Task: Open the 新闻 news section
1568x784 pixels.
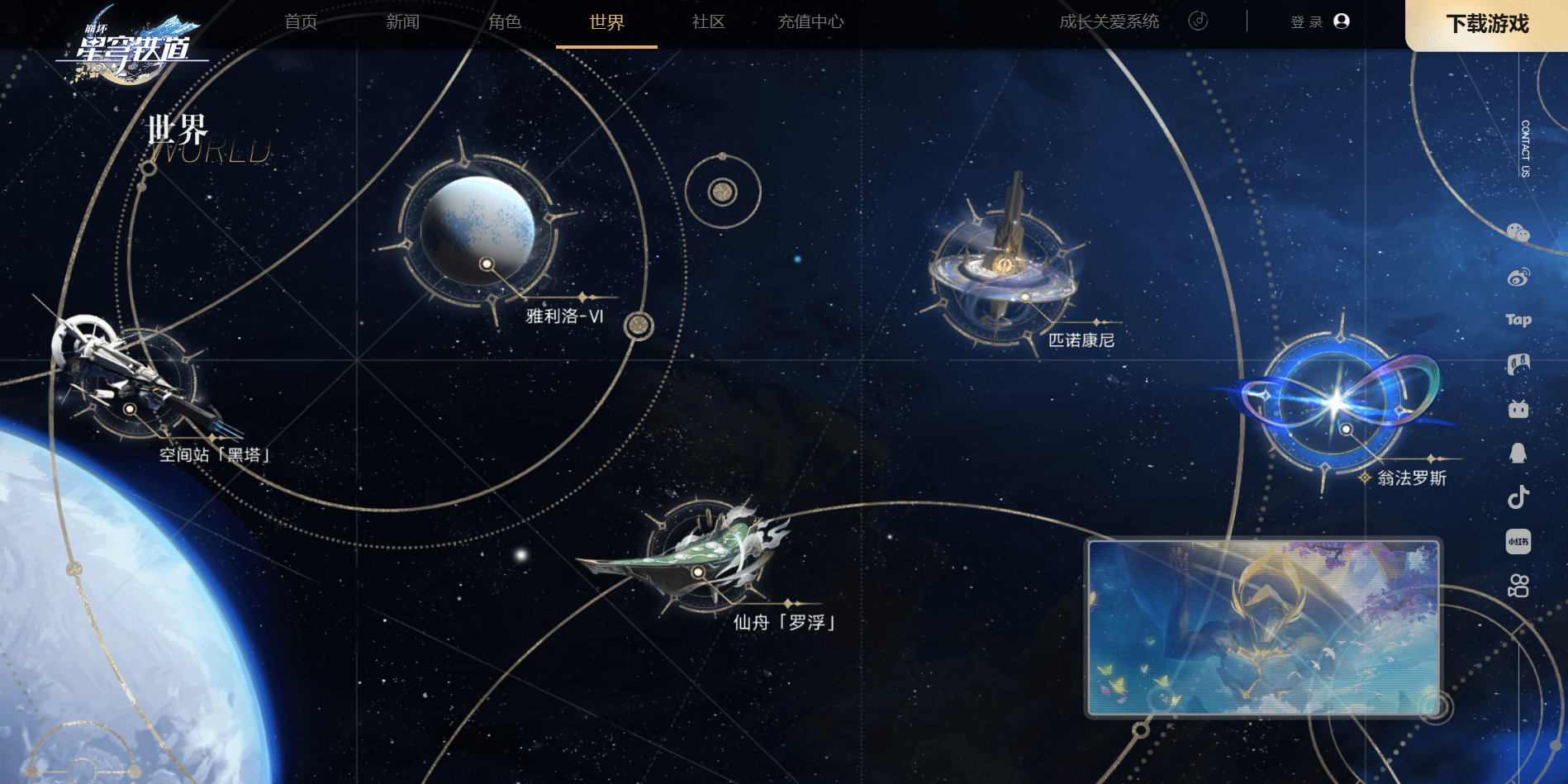Action: pyautogui.click(x=402, y=22)
